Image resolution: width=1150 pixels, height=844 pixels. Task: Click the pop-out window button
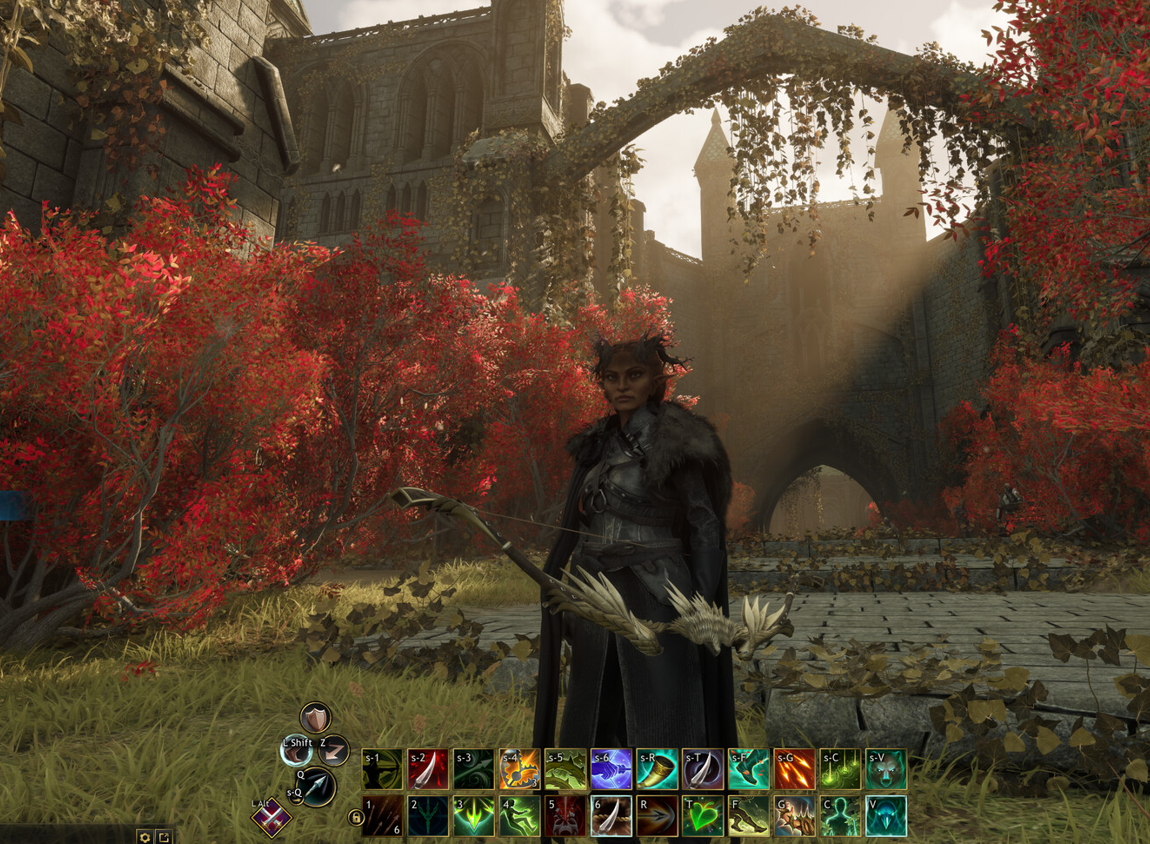click(164, 836)
